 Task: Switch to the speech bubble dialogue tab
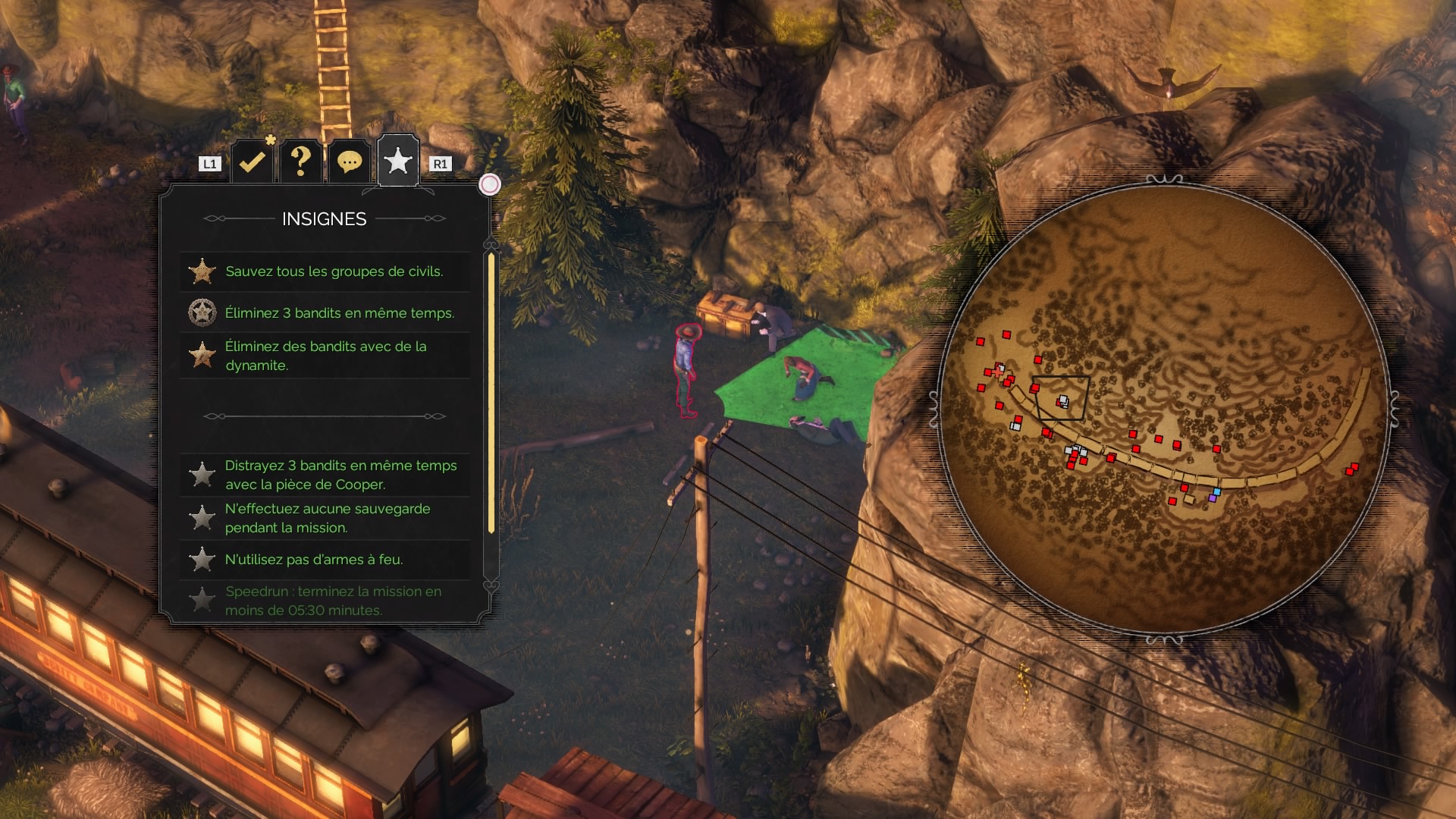click(x=349, y=162)
